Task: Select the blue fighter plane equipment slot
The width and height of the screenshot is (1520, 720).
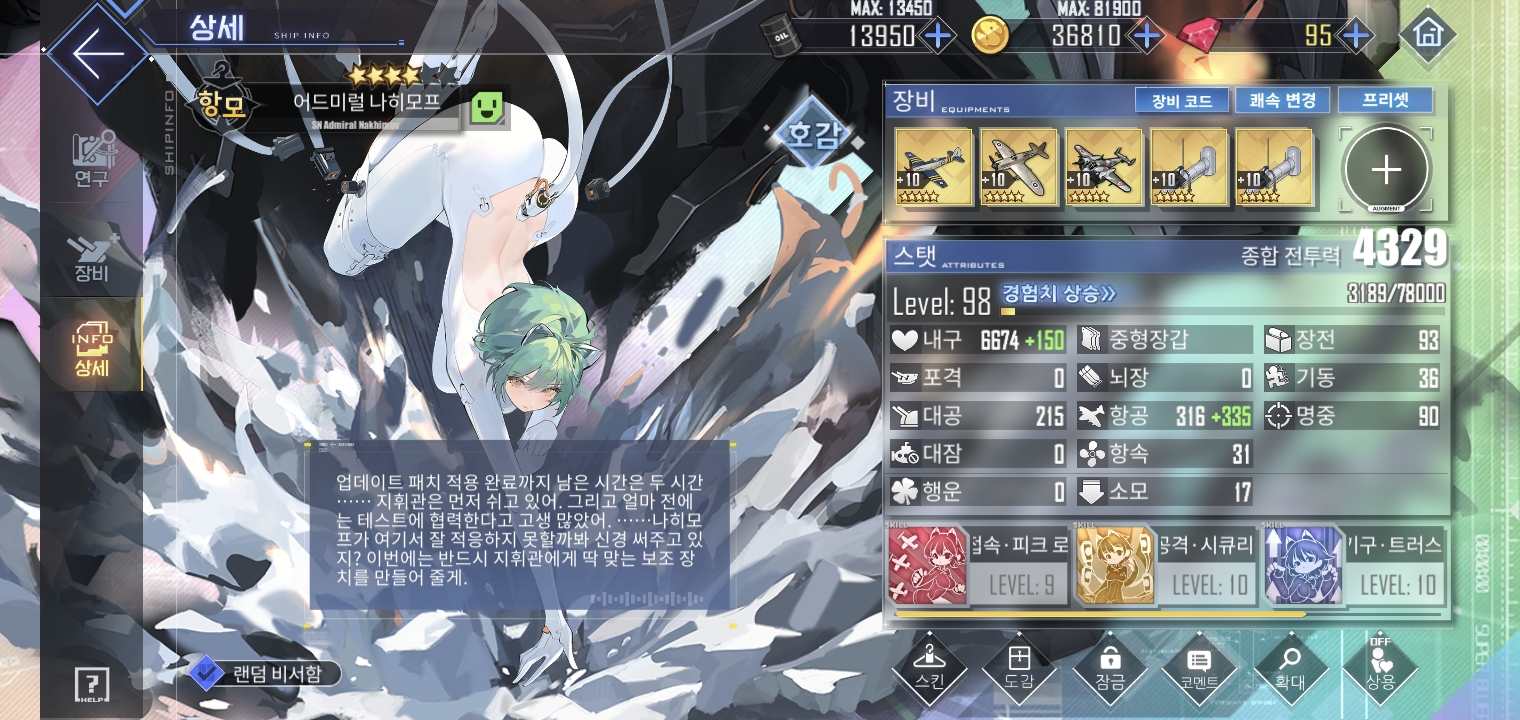Action: [933, 167]
